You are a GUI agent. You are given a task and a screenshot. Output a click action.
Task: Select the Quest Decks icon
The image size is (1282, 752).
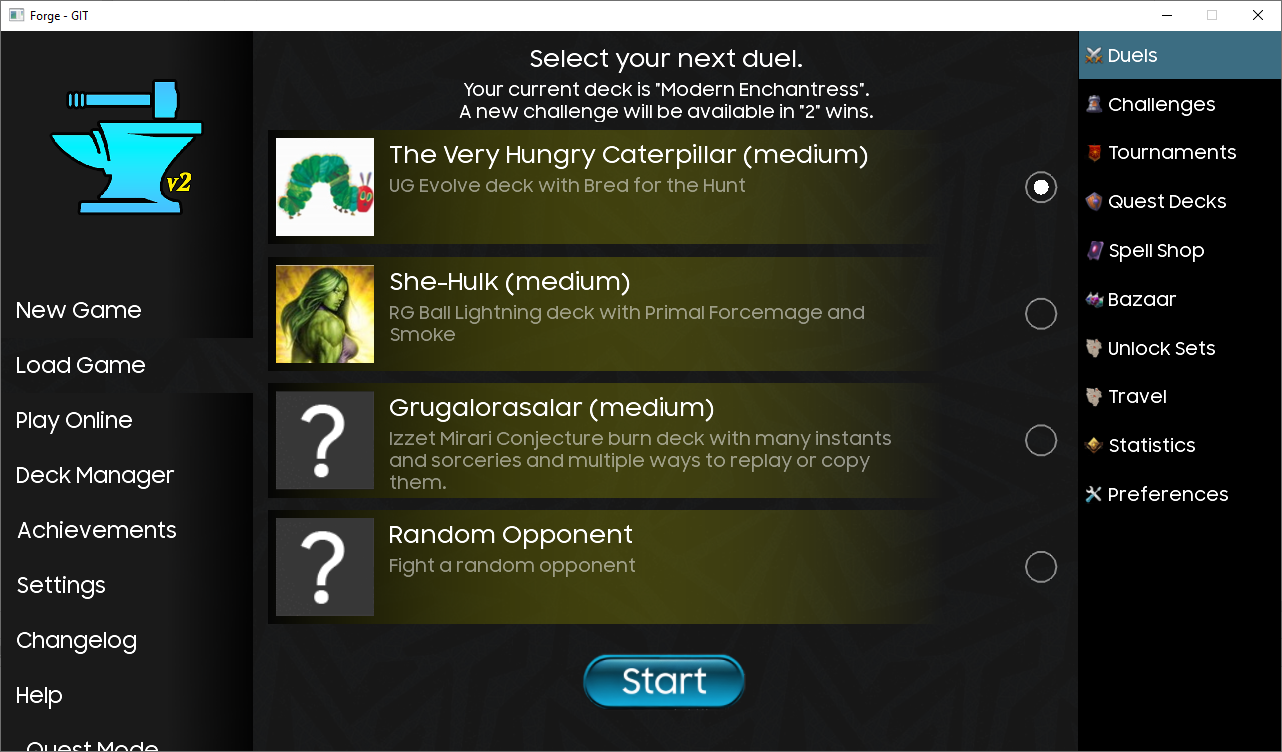(1092, 201)
